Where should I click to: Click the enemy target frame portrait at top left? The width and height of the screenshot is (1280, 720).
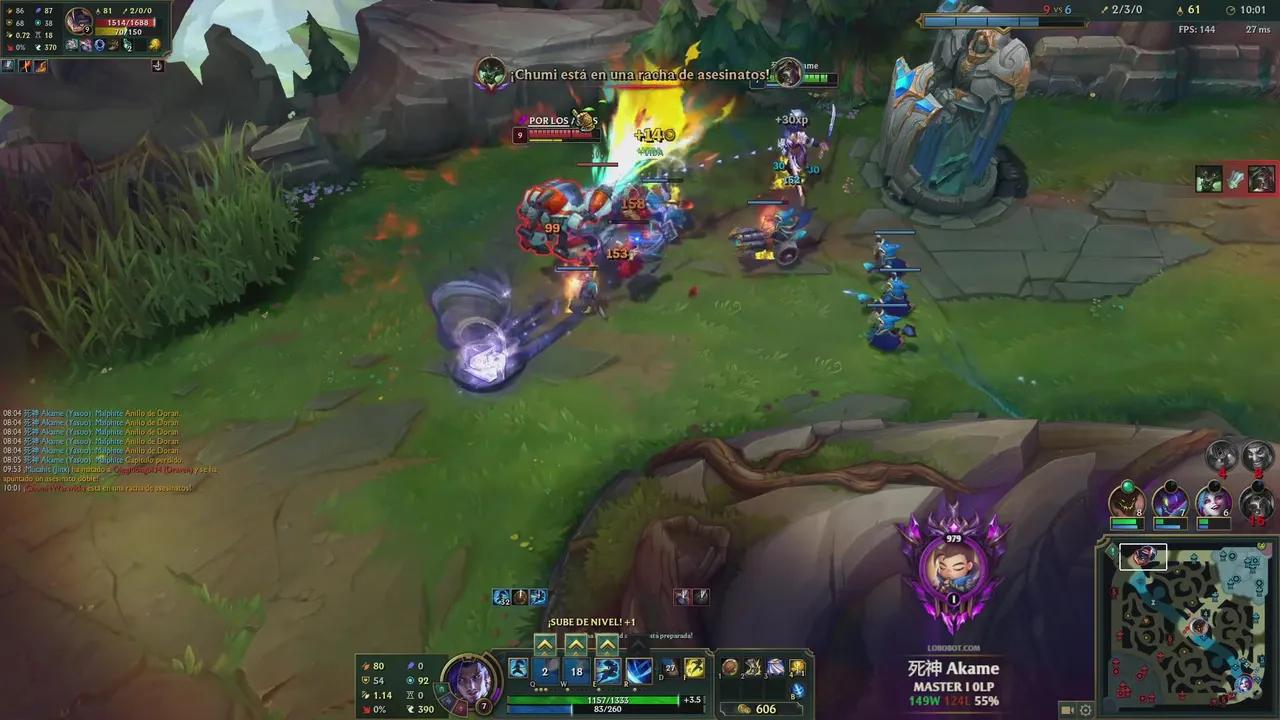(78, 20)
